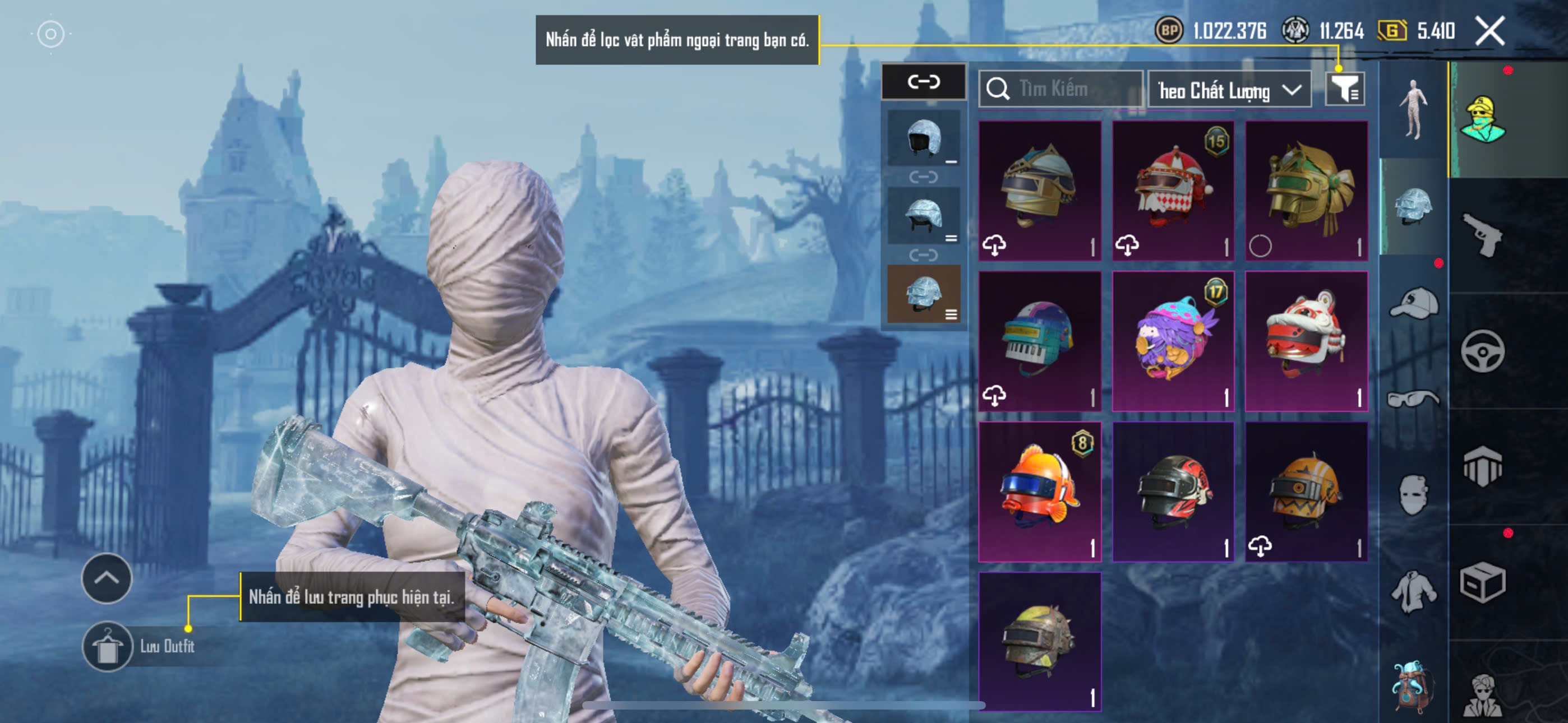Viewport: 1568px width, 723px height.
Task: Select the orange clownfish helmet skin
Action: point(1039,491)
